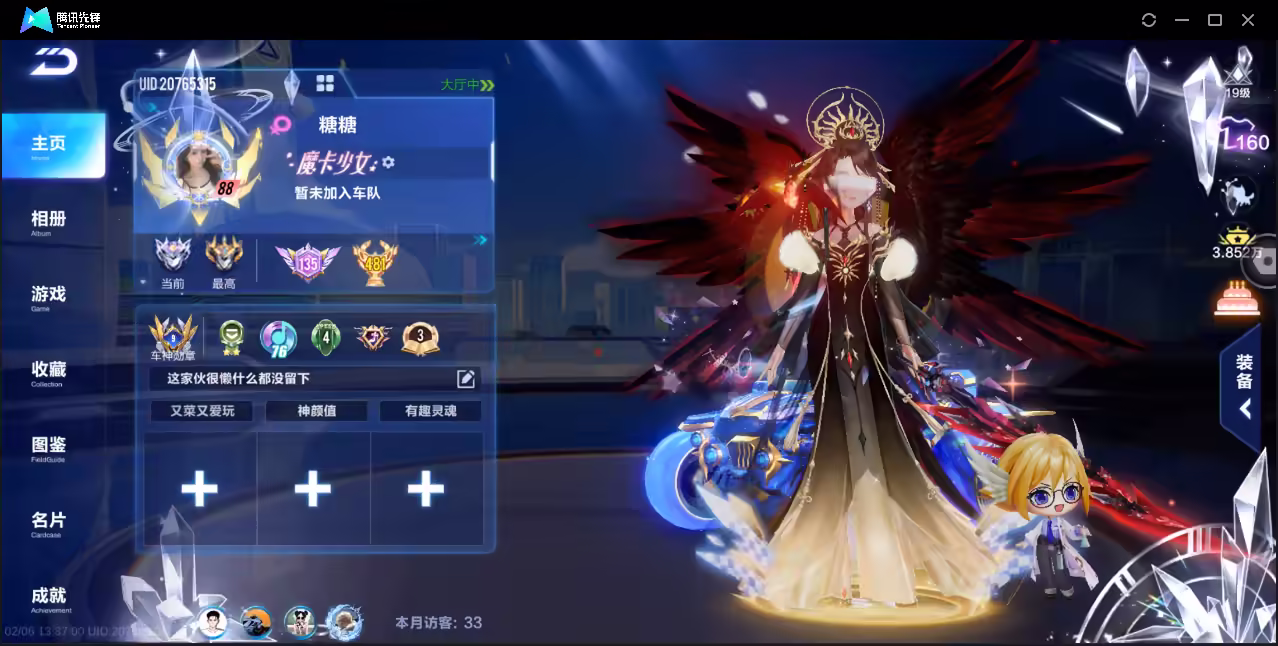Open the 名片 card case tab

click(49, 522)
